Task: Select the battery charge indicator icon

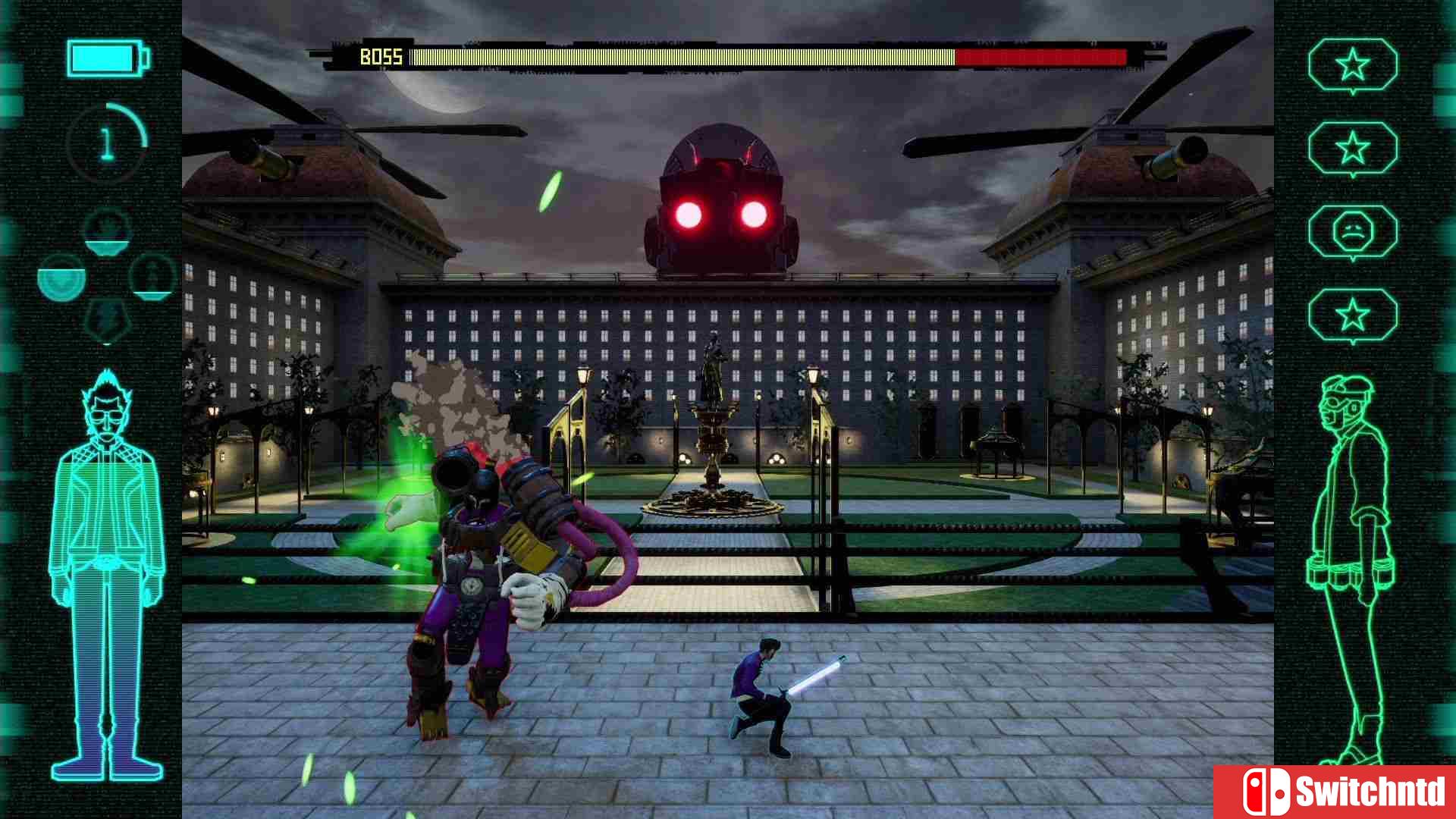Action: click(106, 57)
